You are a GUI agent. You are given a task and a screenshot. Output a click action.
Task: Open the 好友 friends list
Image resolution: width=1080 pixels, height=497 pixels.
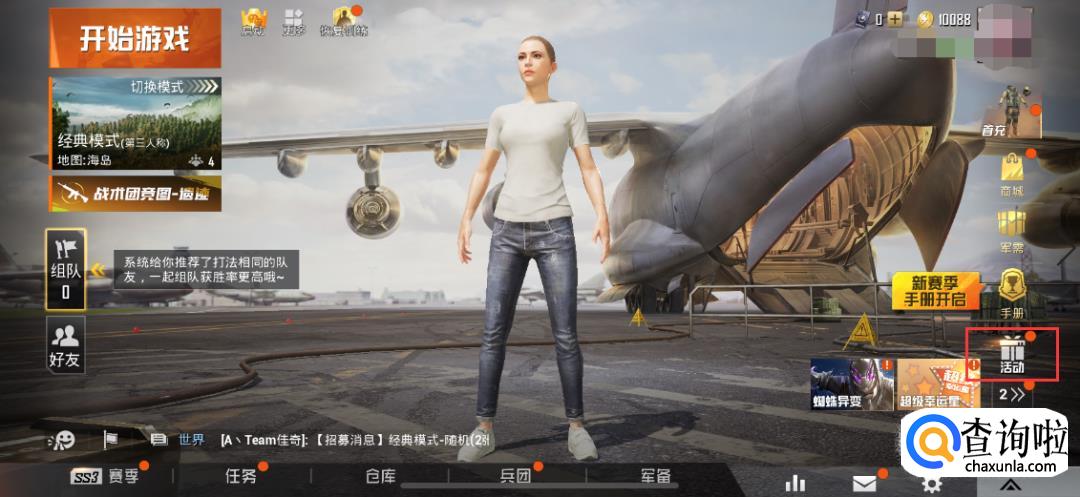point(66,345)
